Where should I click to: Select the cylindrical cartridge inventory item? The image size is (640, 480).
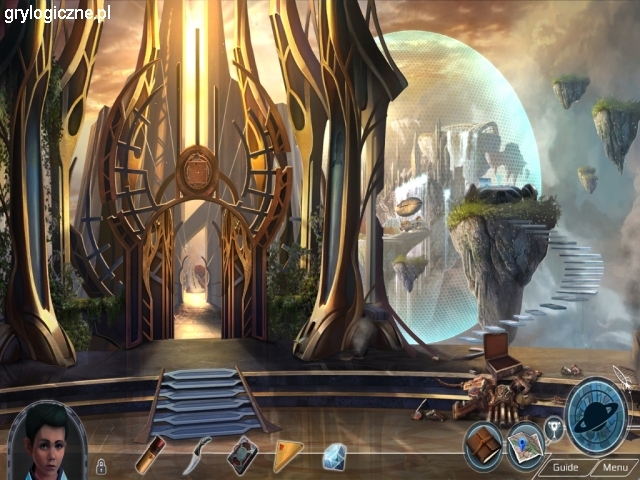point(151,455)
